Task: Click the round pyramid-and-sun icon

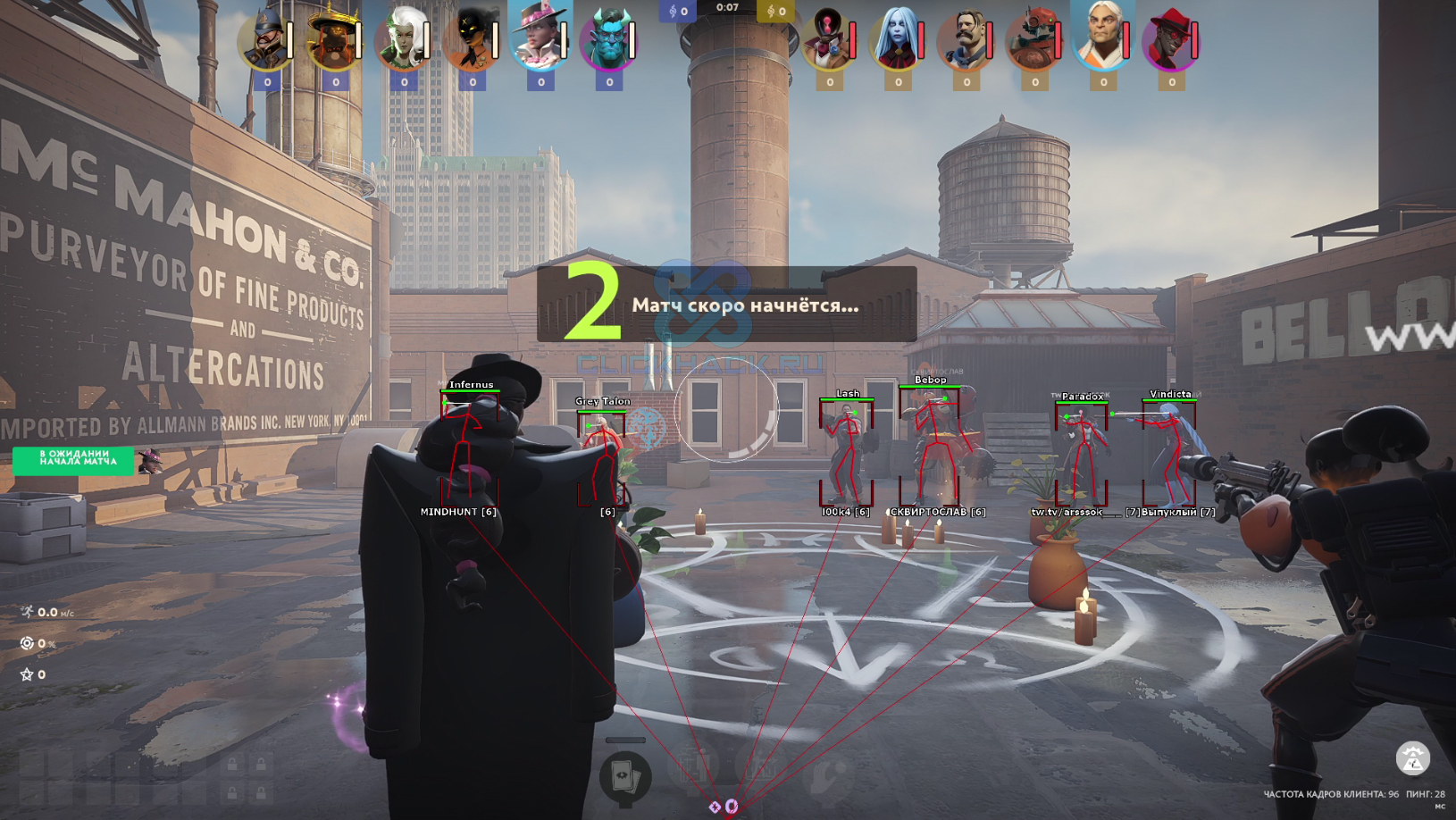Action: click(1412, 758)
